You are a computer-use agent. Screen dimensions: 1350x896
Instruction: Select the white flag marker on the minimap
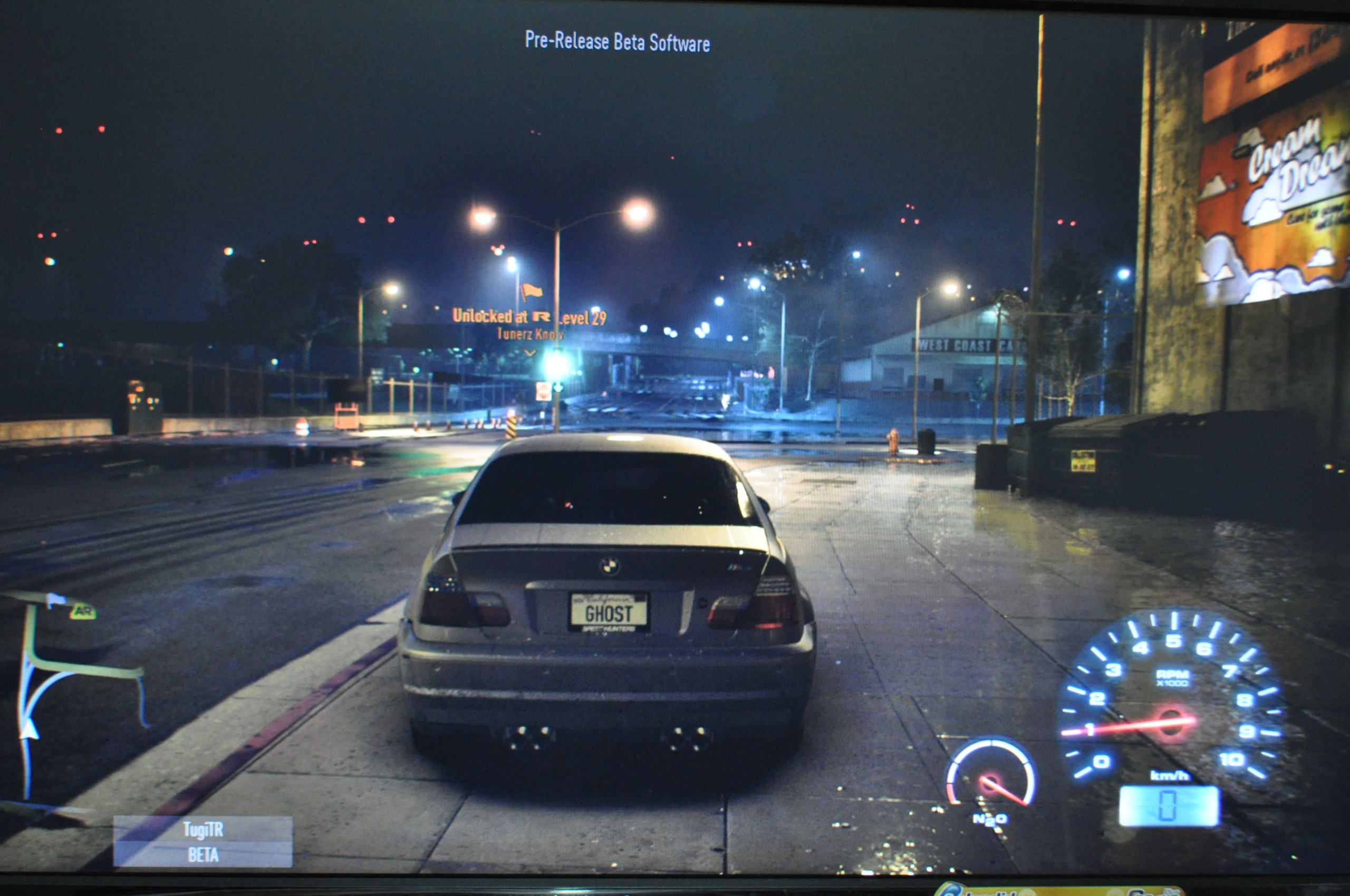click(55, 600)
